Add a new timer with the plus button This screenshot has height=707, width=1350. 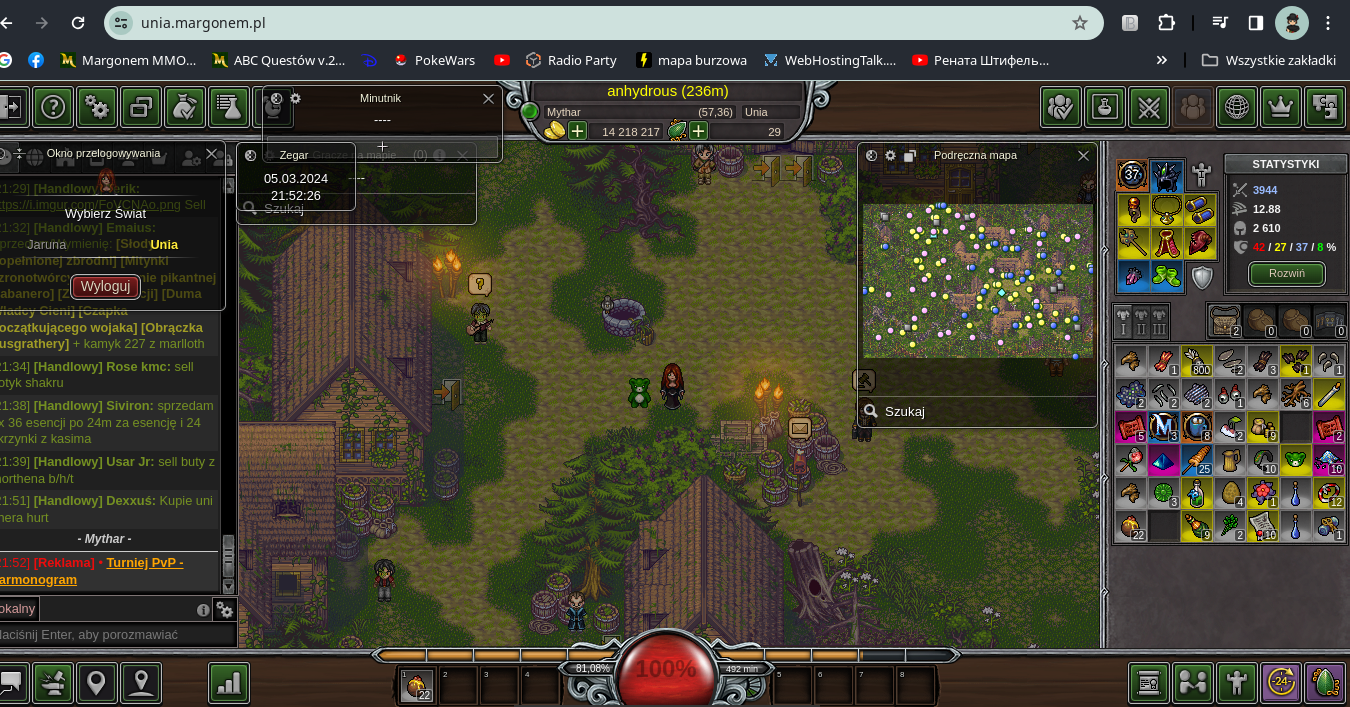(382, 146)
